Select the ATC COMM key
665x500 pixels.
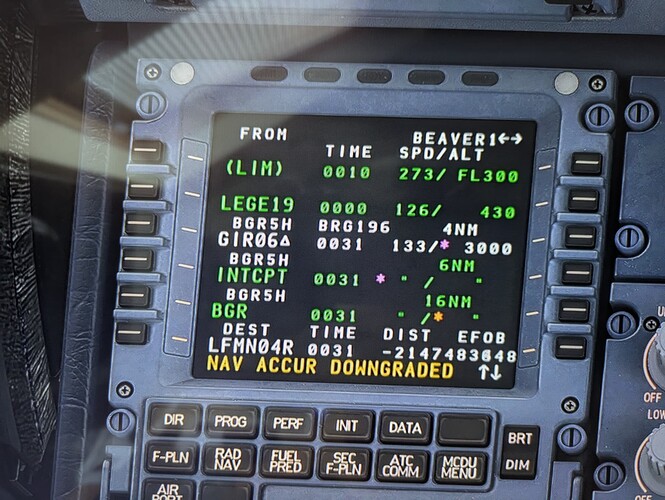click(402, 465)
